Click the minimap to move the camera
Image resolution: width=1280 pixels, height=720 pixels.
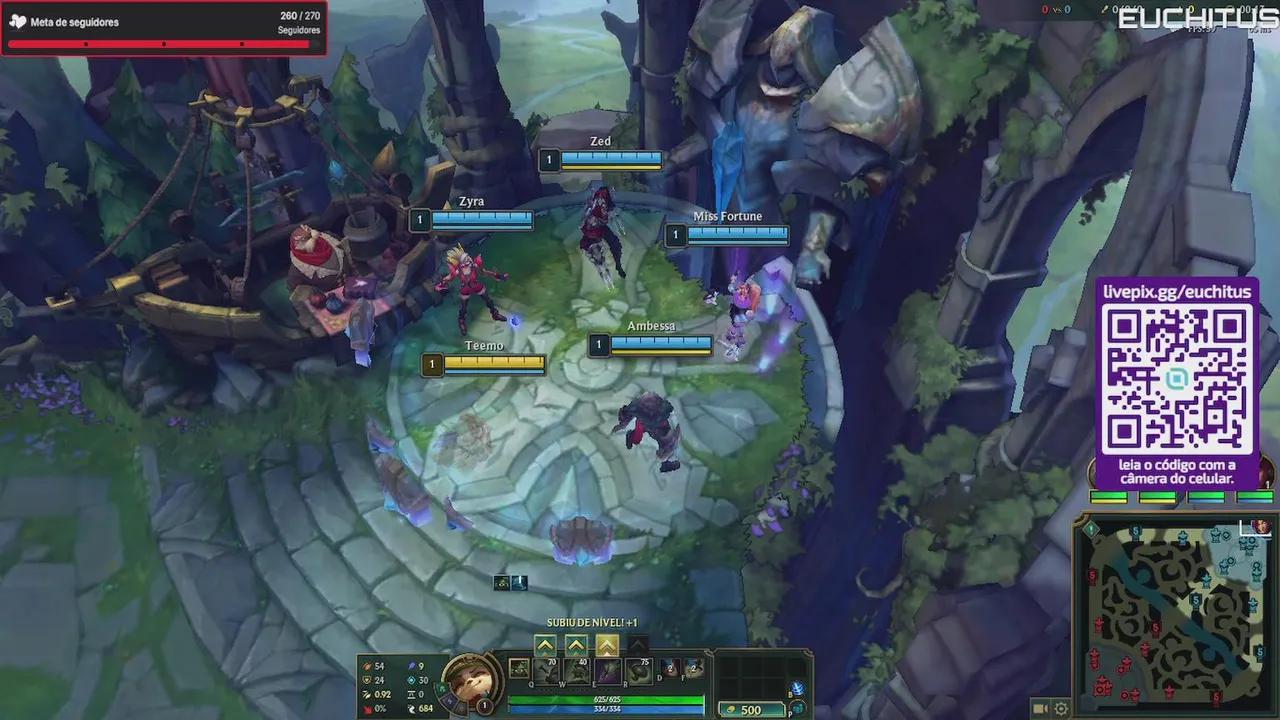(x=1180, y=610)
